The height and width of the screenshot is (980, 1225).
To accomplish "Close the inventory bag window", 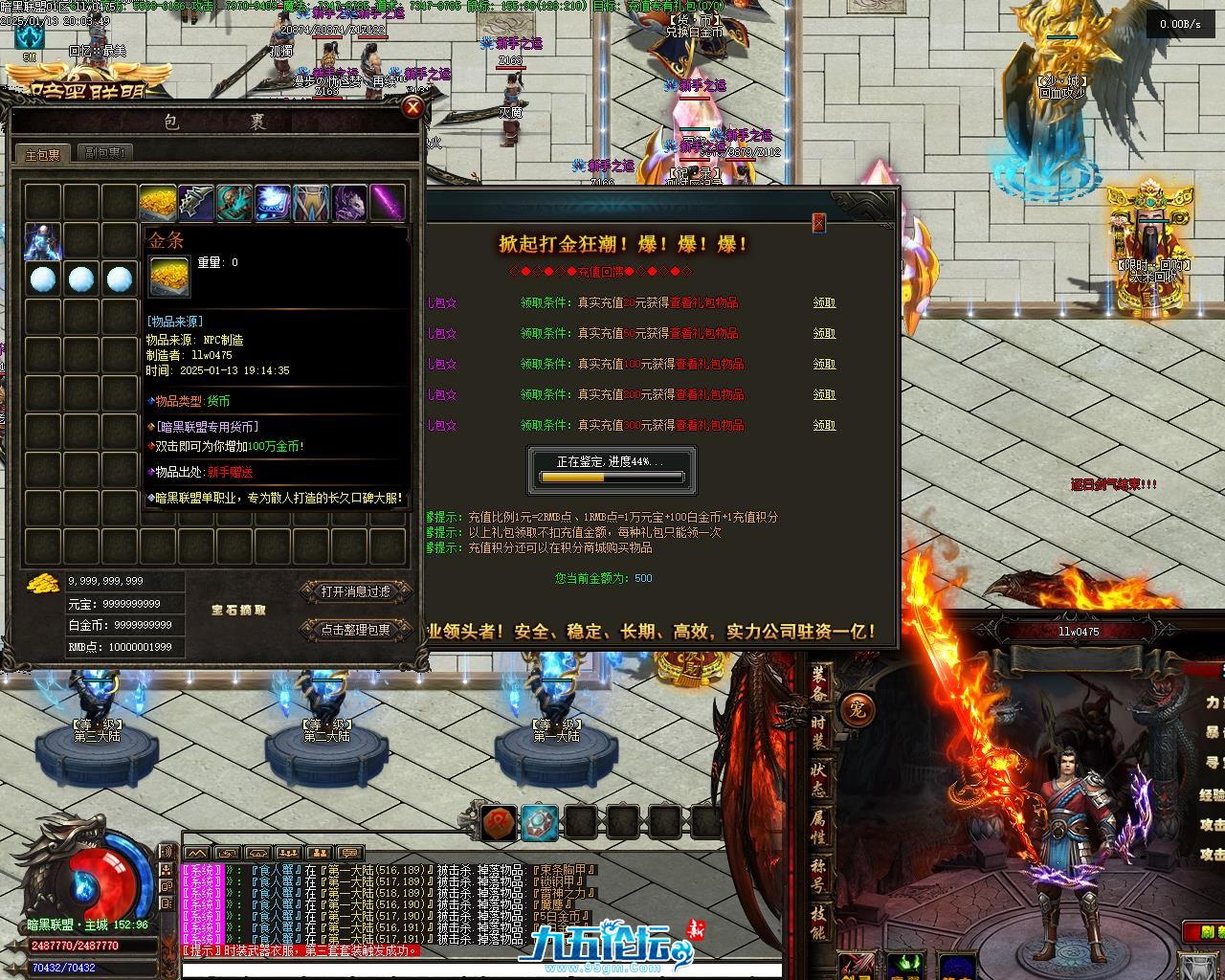I will pyautogui.click(x=412, y=107).
